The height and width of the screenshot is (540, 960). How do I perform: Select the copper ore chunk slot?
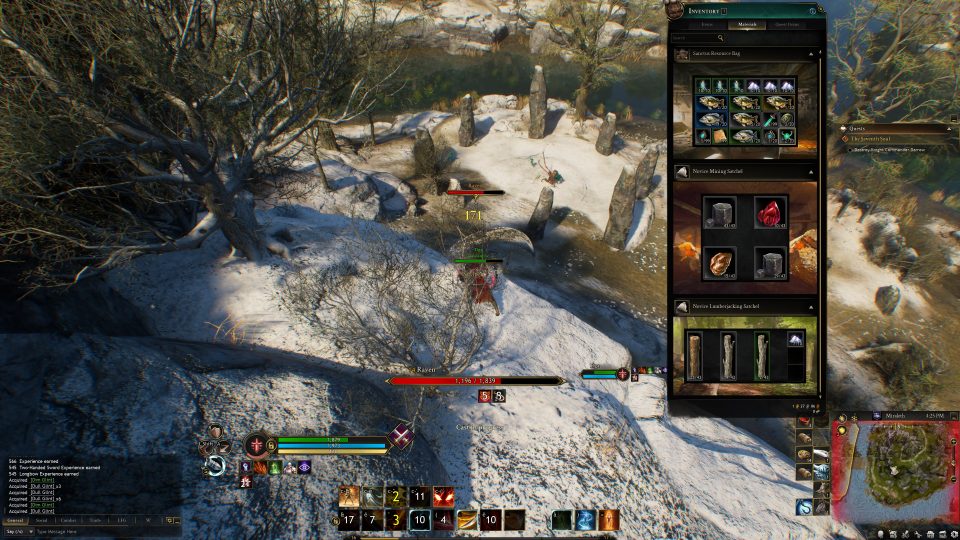[720, 262]
